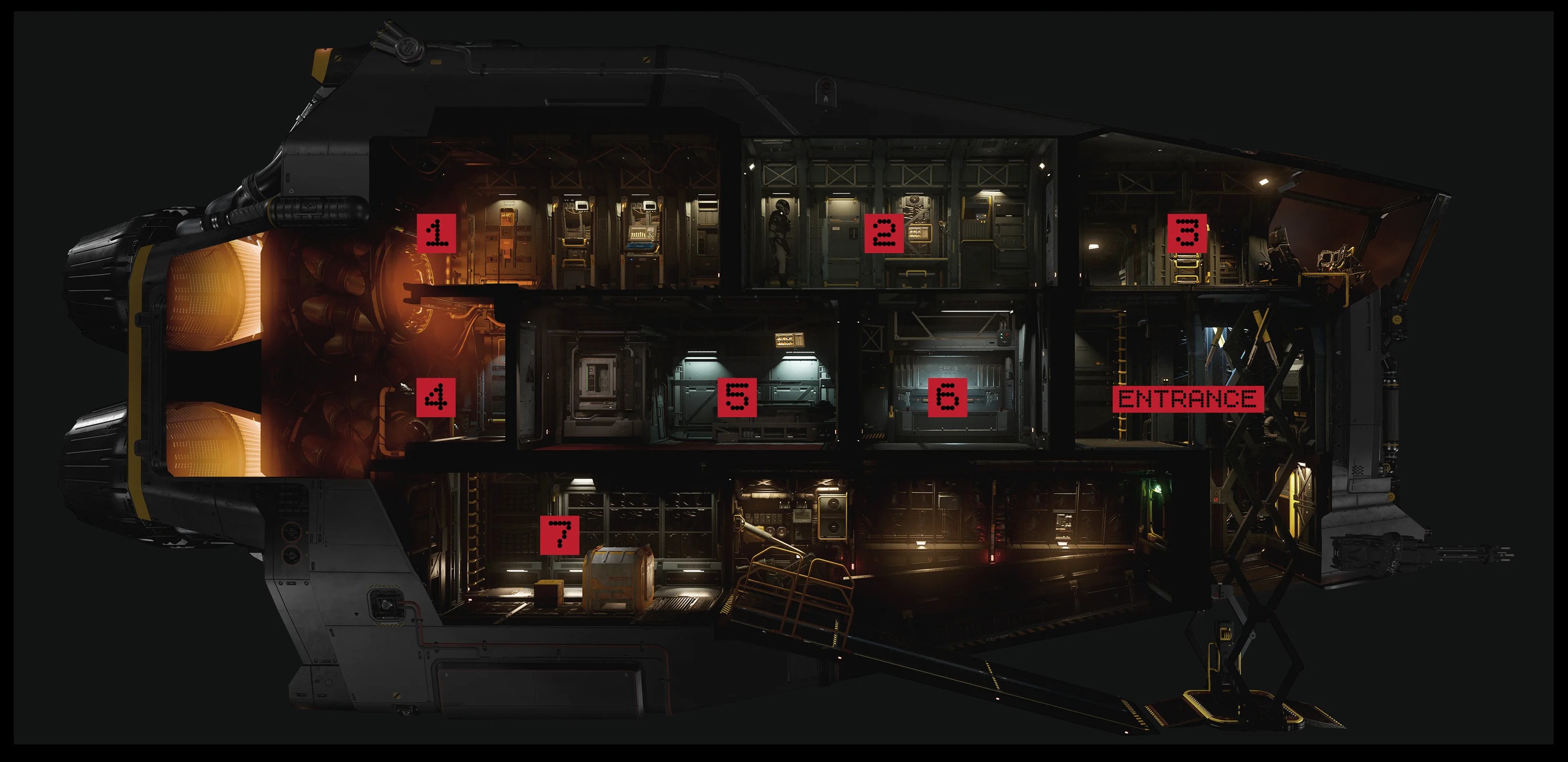Click map marker number 3
The image size is (1568, 762).
[1187, 233]
